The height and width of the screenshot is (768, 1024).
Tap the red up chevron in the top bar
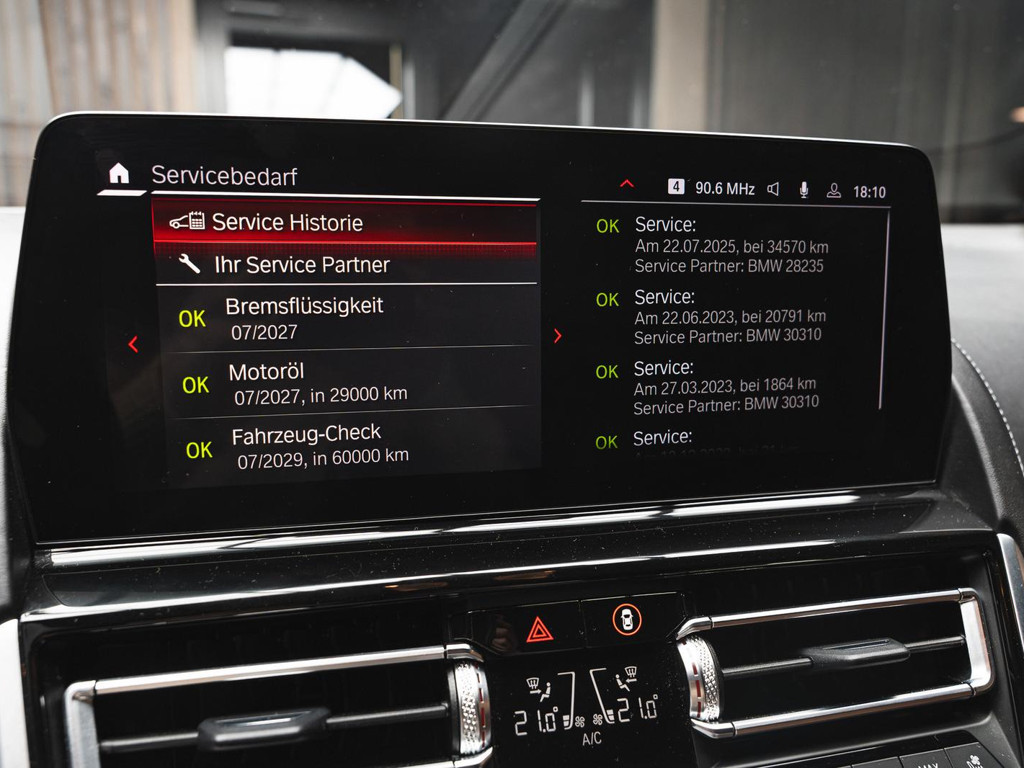coord(627,184)
